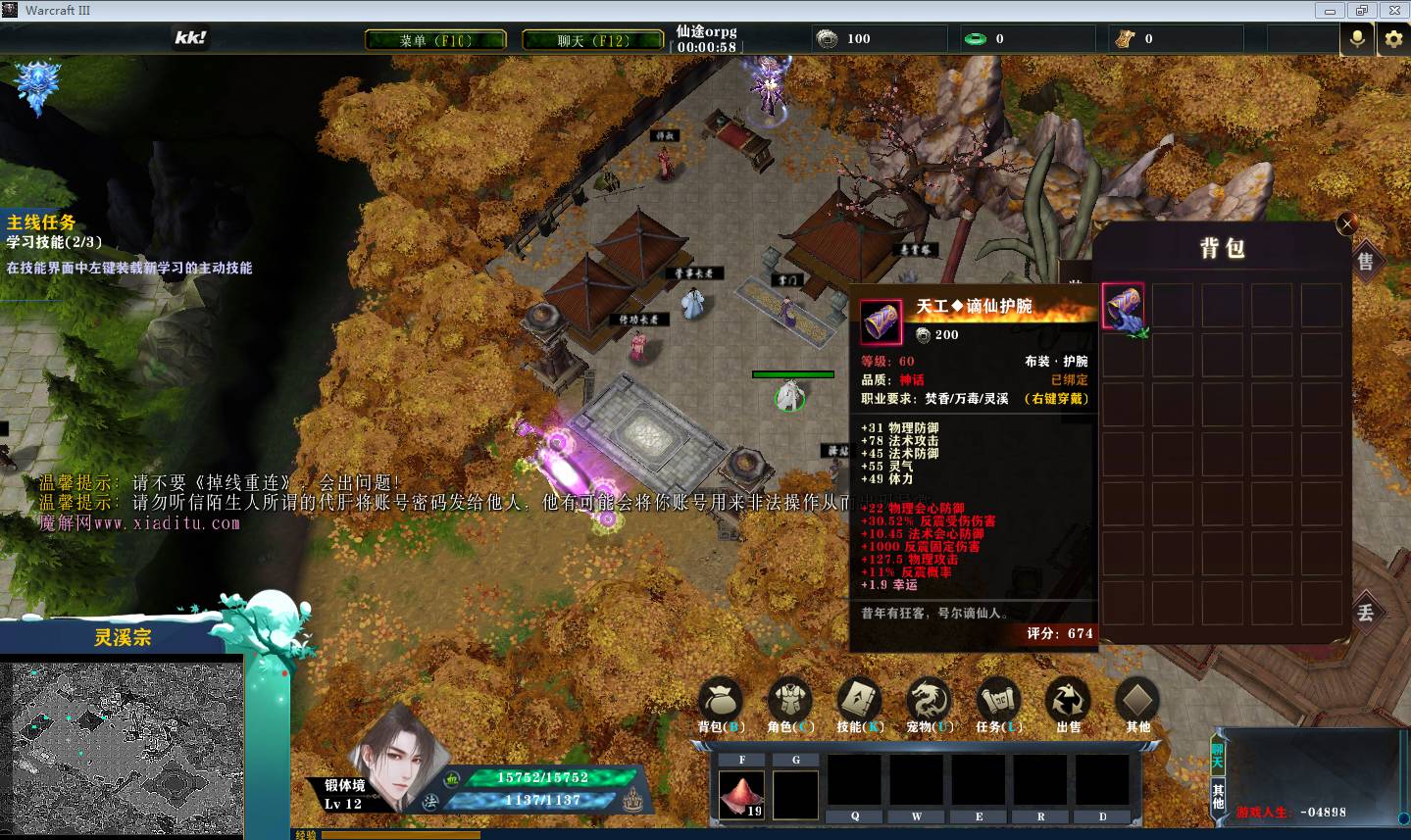Image resolution: width=1411 pixels, height=840 pixels.
Task: Open the 任务 (L) quest scroll
Action: (999, 700)
